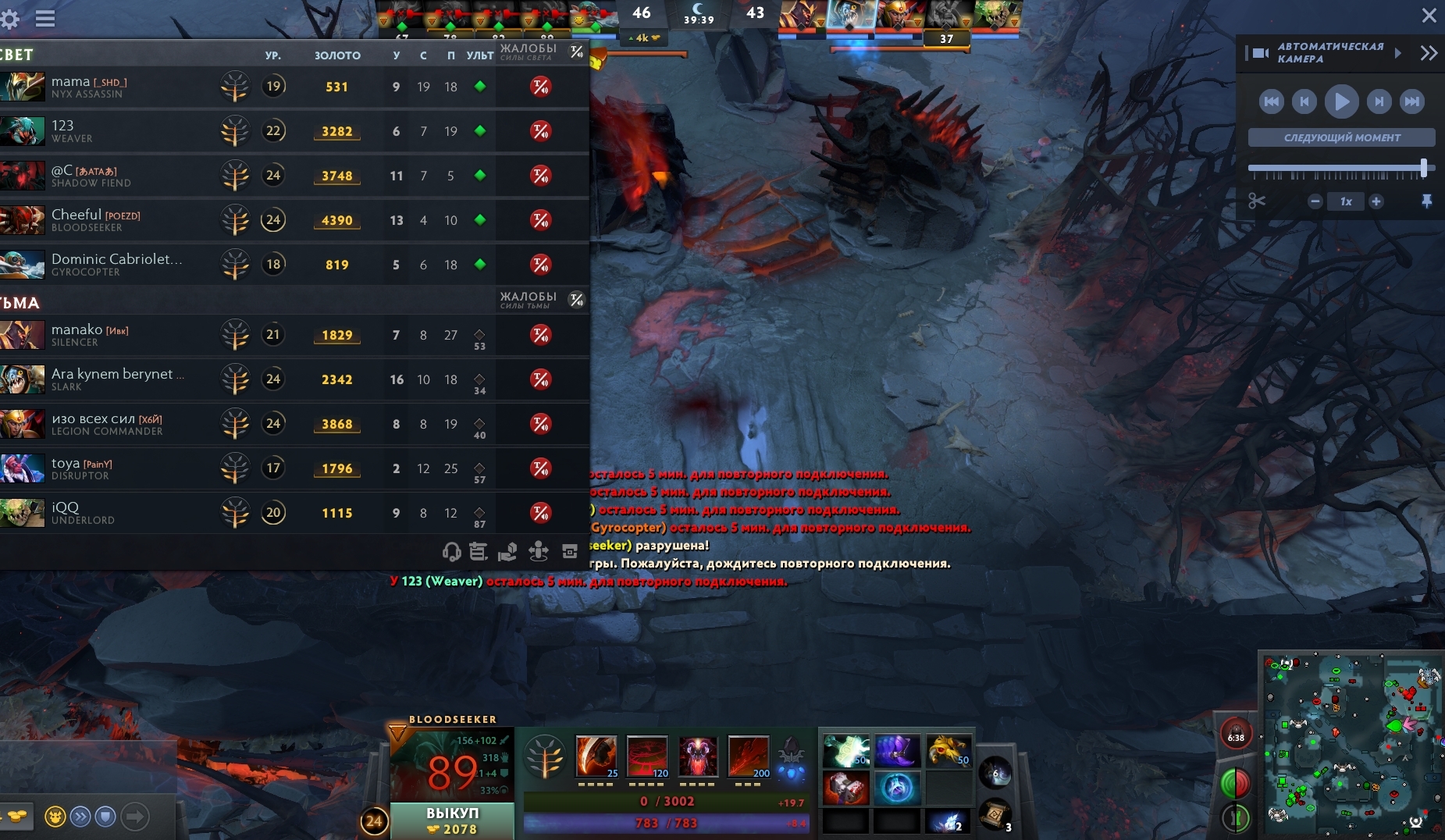Open the hamburger menu top-left
This screenshot has height=840, width=1445.
[45, 19]
